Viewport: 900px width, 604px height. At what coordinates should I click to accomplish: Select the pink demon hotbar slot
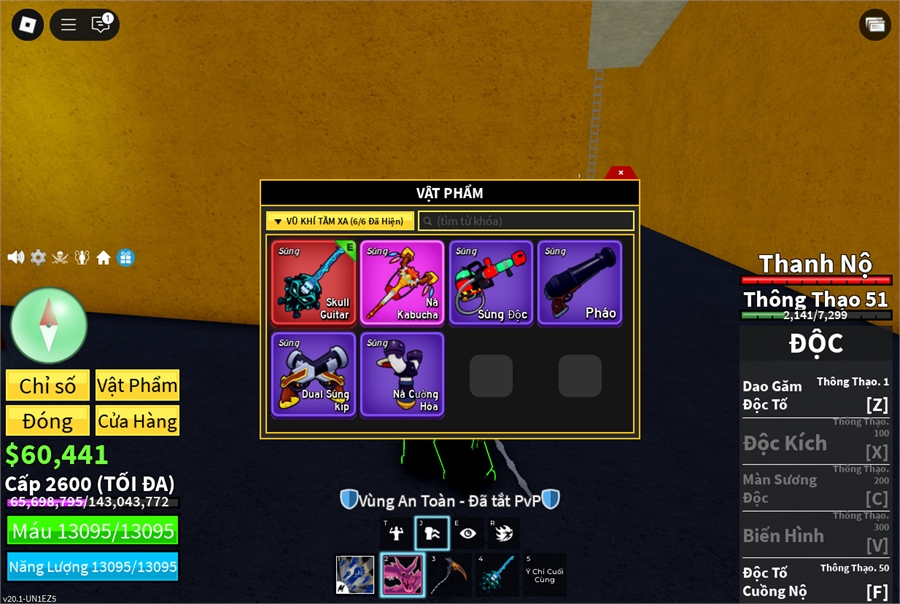click(401, 575)
